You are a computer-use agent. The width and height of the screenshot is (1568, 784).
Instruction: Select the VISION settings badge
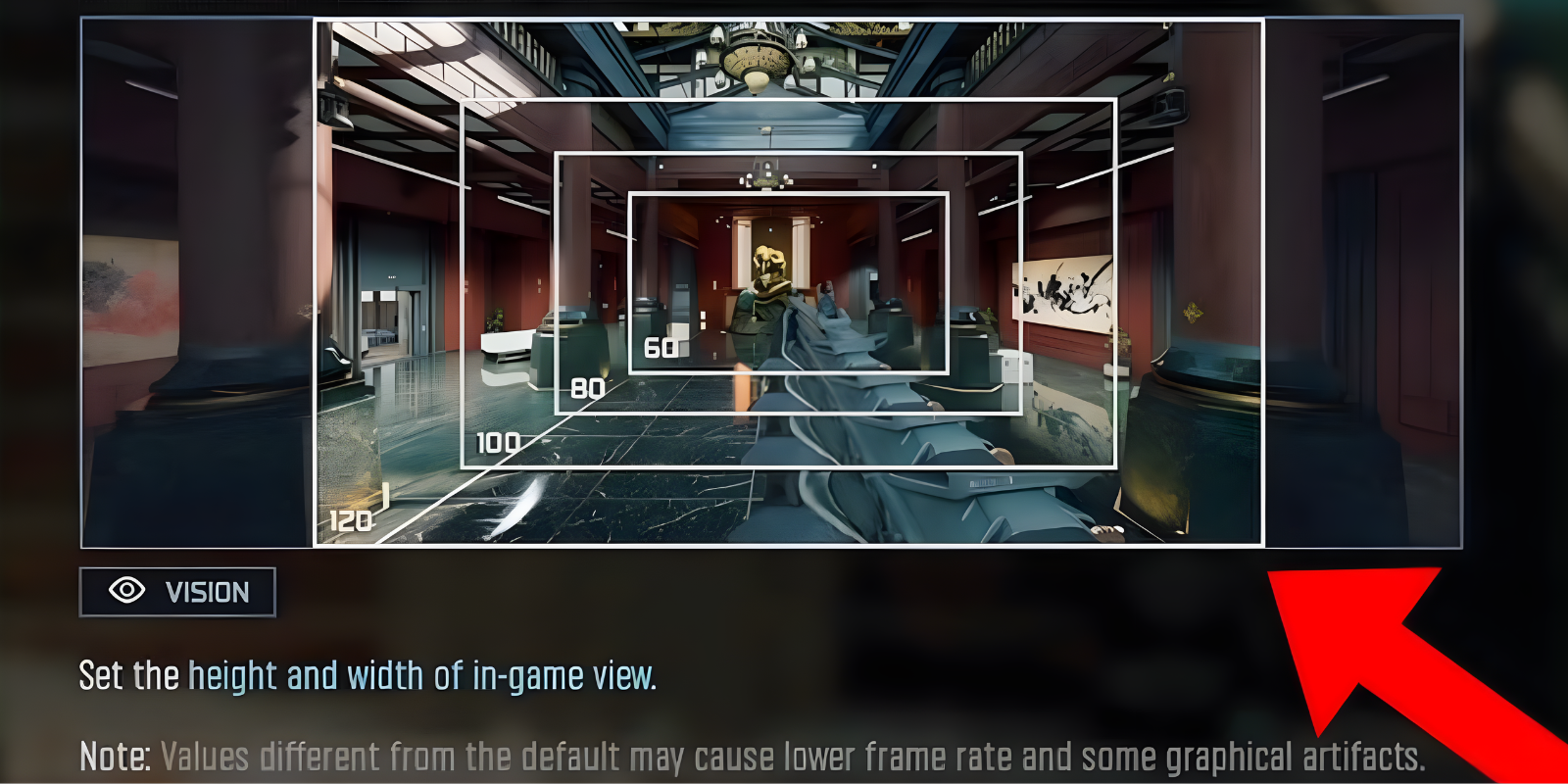click(x=176, y=590)
